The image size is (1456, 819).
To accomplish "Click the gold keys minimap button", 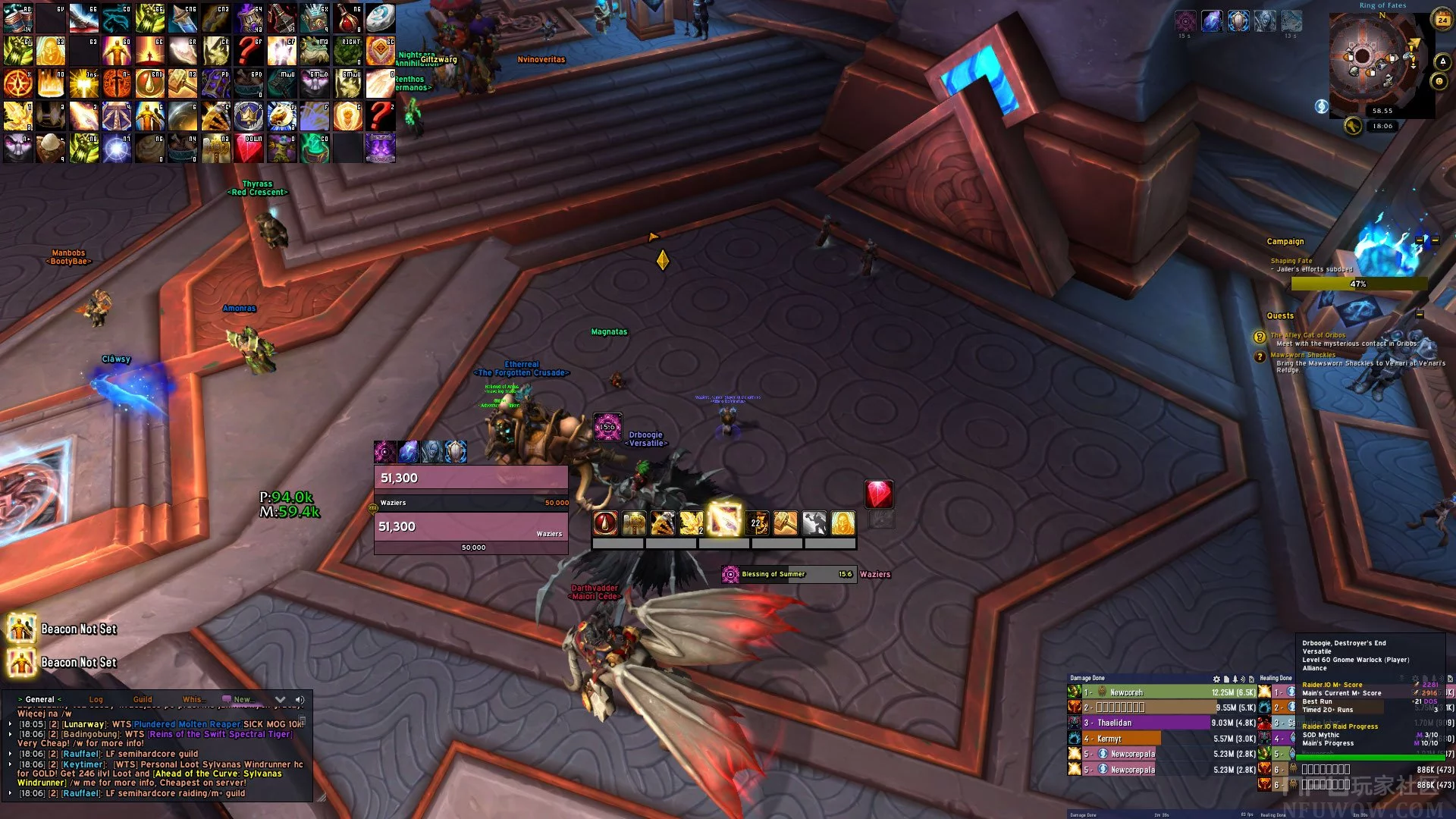I will click(x=1353, y=126).
